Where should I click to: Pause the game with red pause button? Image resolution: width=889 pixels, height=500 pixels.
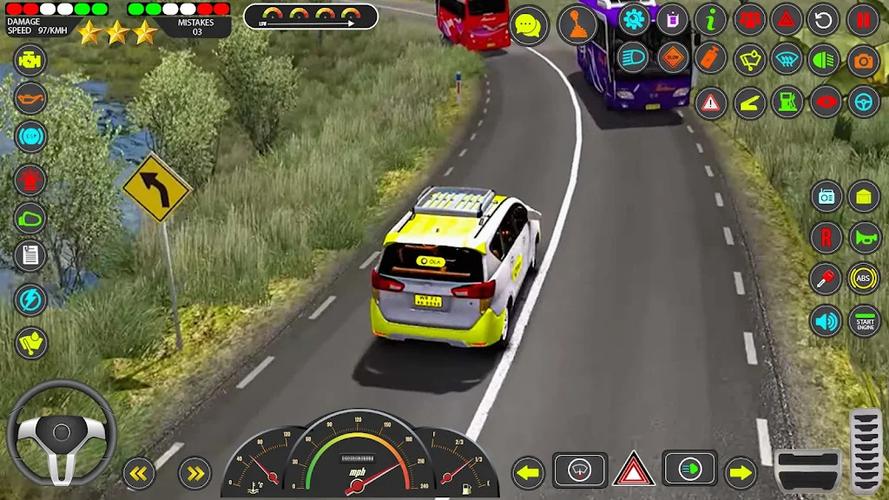[x=863, y=19]
